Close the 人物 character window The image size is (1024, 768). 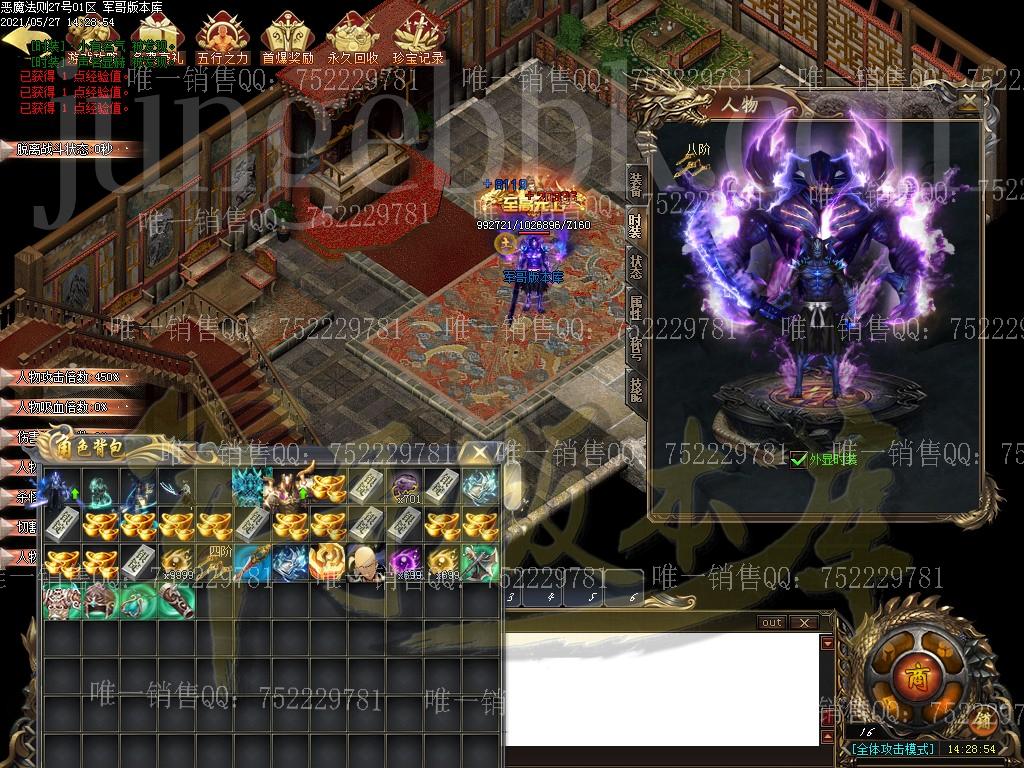(x=968, y=101)
